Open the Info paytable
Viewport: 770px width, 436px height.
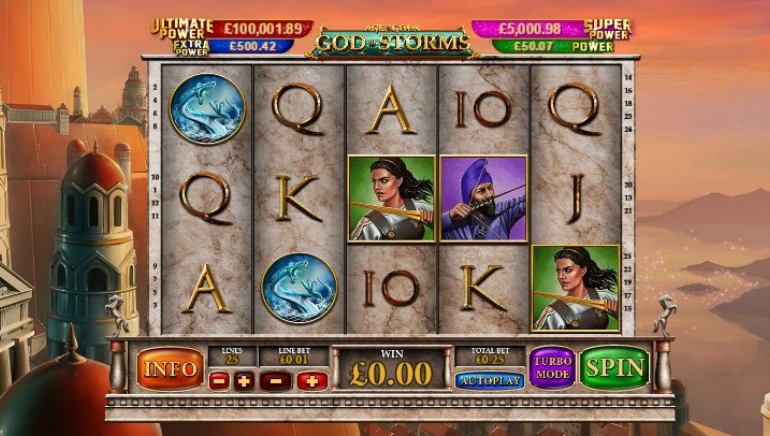[x=170, y=368]
